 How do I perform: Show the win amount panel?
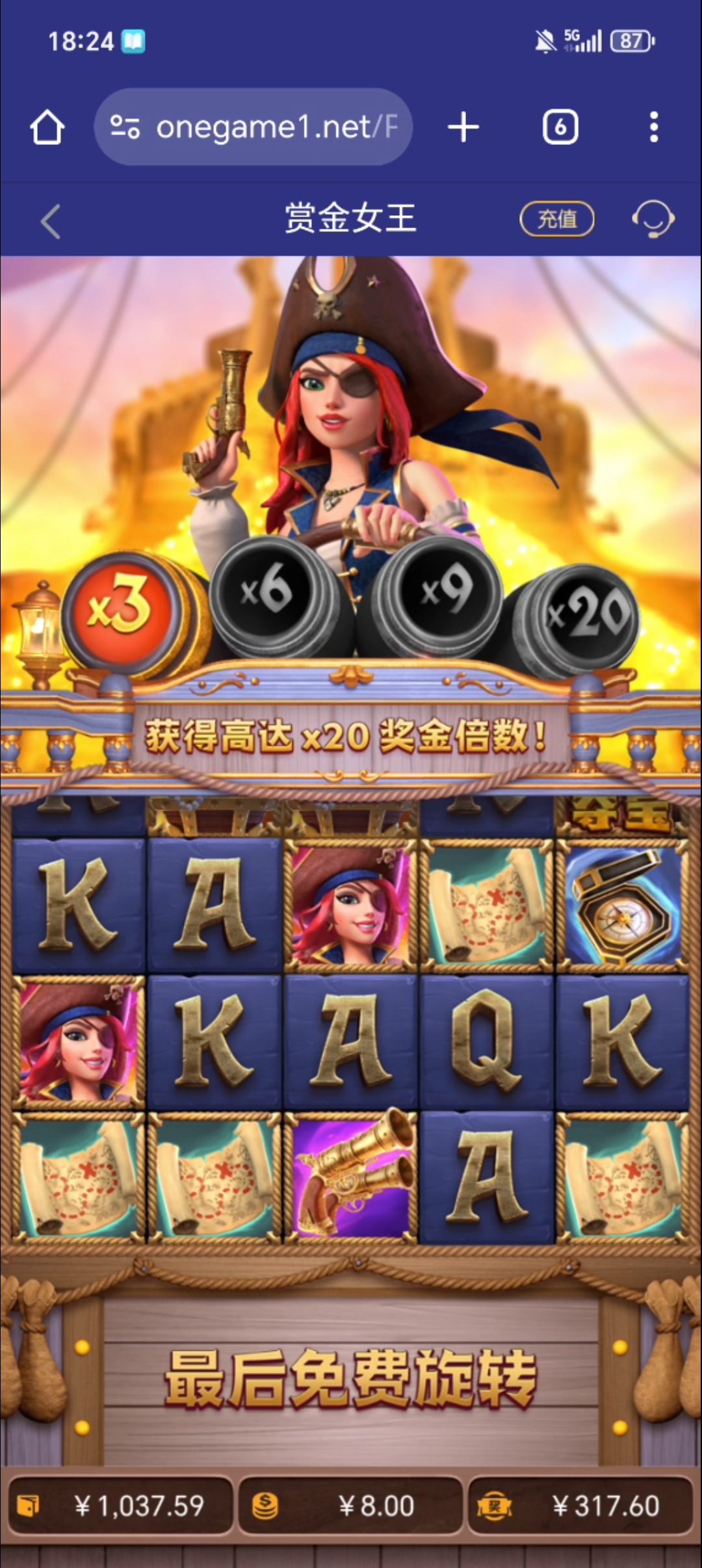pos(580,1506)
